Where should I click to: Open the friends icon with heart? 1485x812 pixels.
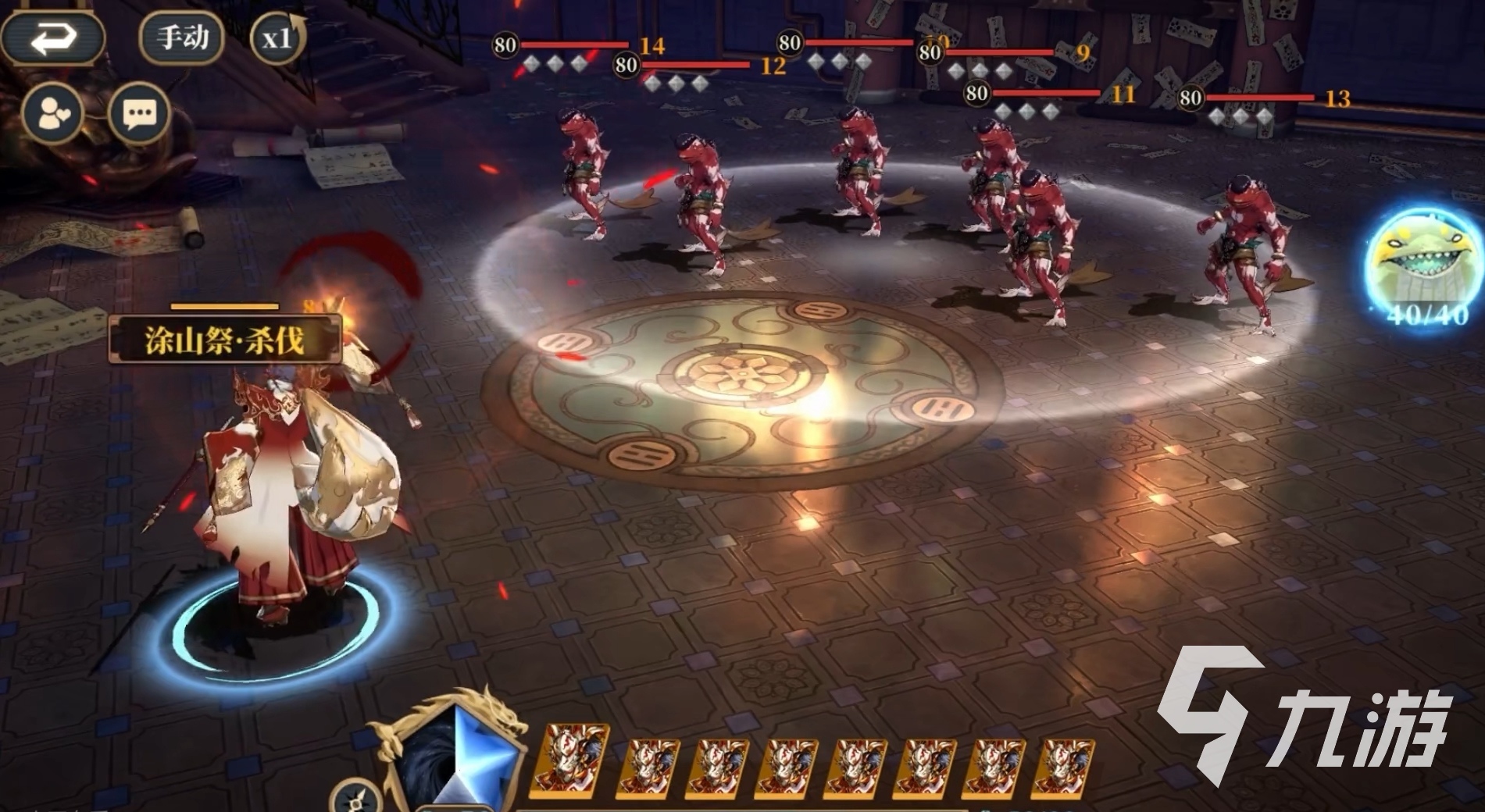(x=52, y=114)
